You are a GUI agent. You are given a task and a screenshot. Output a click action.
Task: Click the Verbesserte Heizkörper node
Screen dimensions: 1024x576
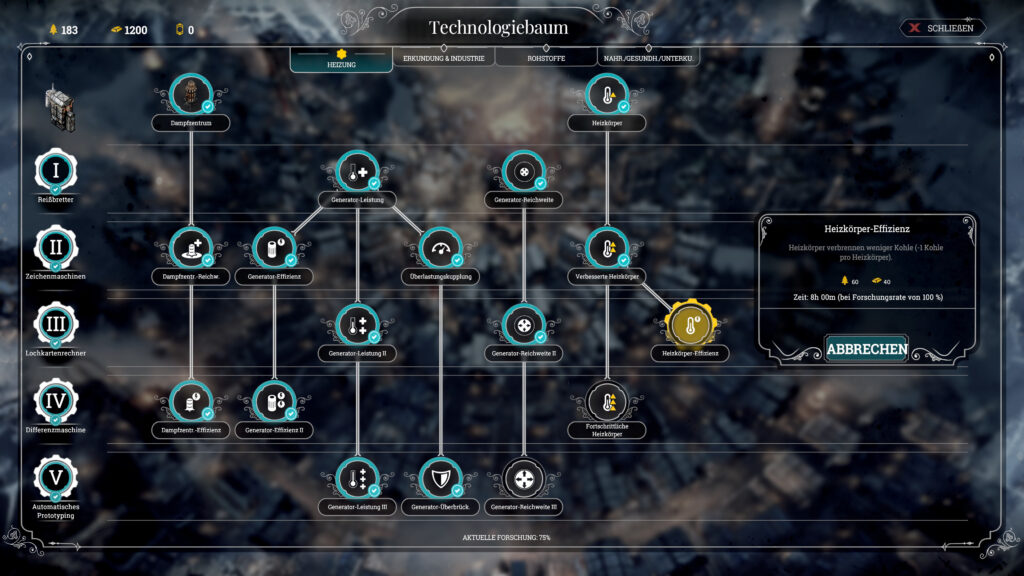pos(607,248)
